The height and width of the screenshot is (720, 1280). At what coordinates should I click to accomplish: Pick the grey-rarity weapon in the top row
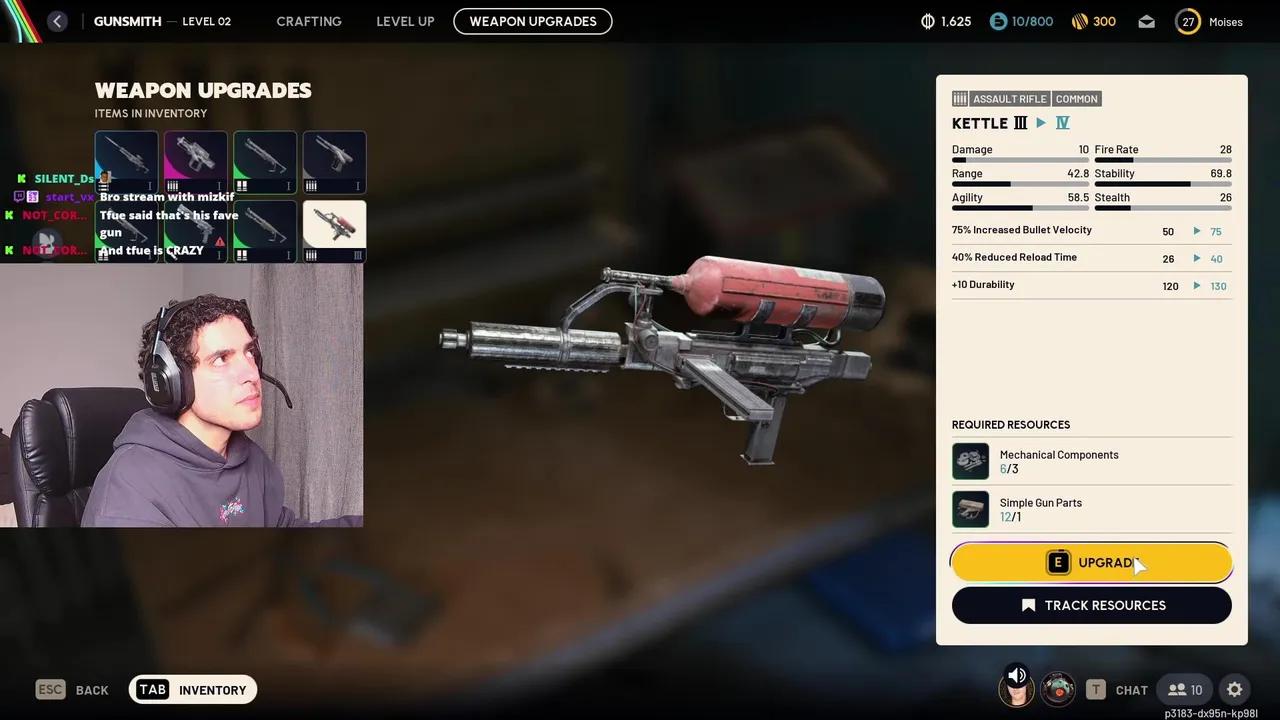334,162
